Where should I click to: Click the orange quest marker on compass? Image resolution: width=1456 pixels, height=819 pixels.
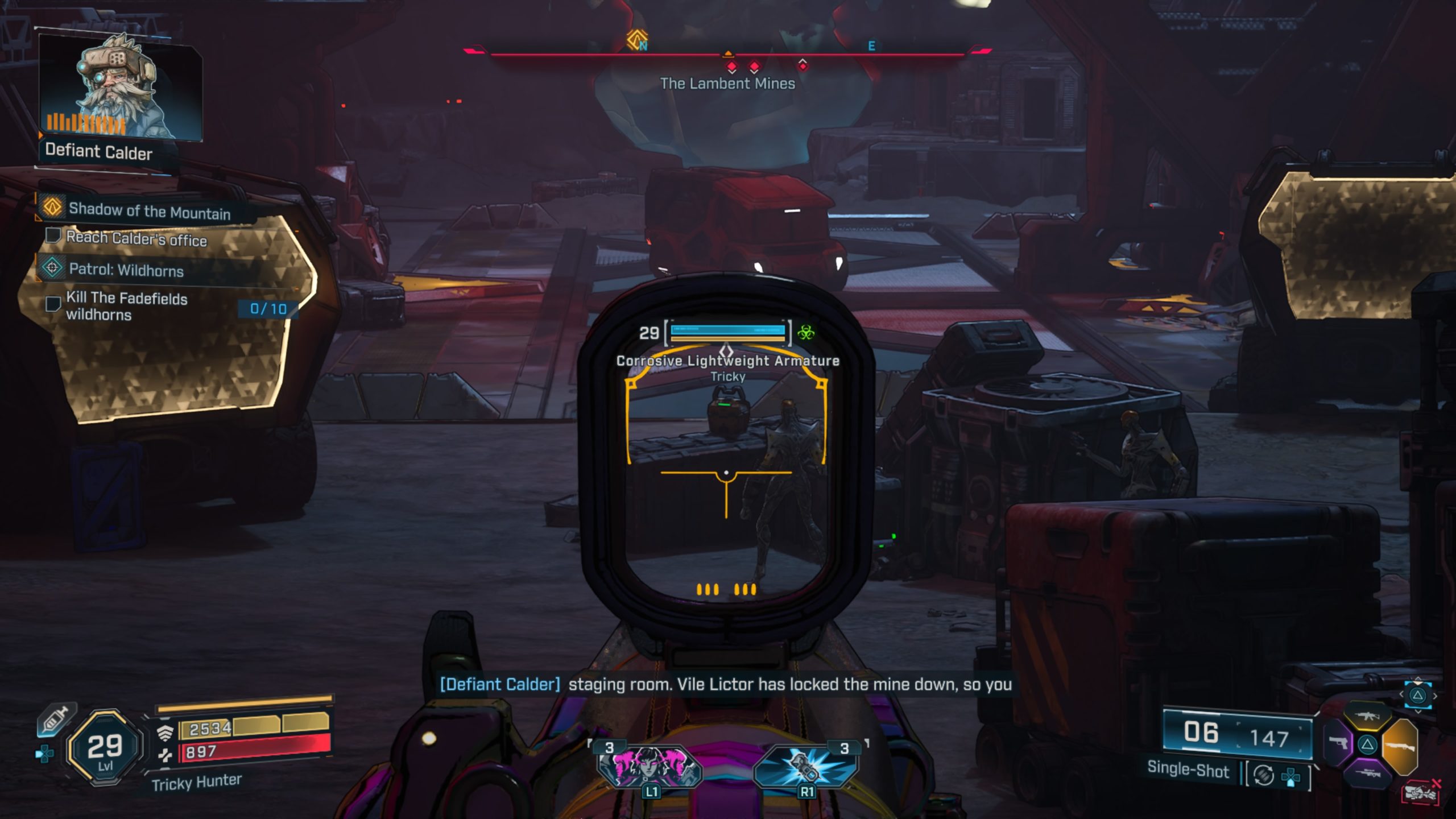tap(637, 40)
